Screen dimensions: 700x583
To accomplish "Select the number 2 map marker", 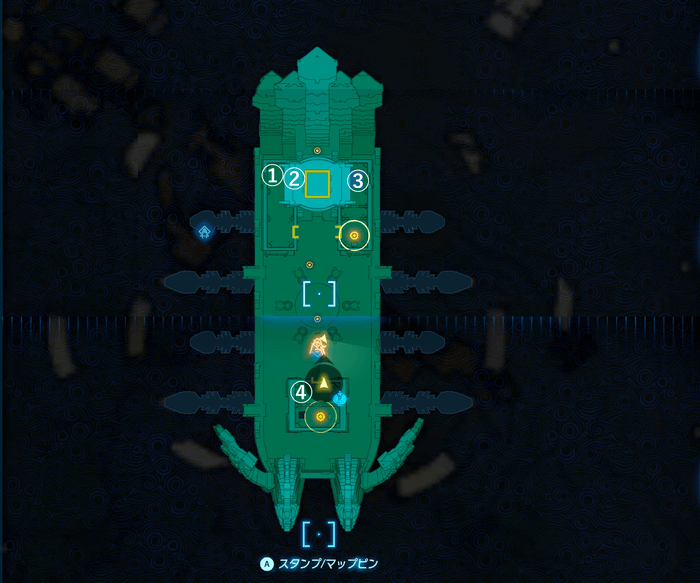I will pyautogui.click(x=294, y=179).
